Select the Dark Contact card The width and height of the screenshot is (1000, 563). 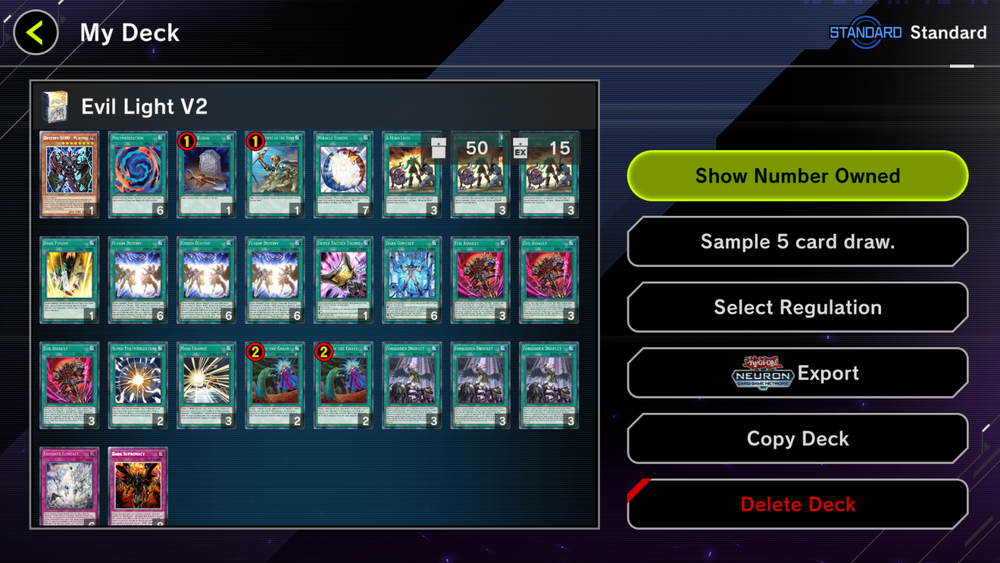point(411,280)
